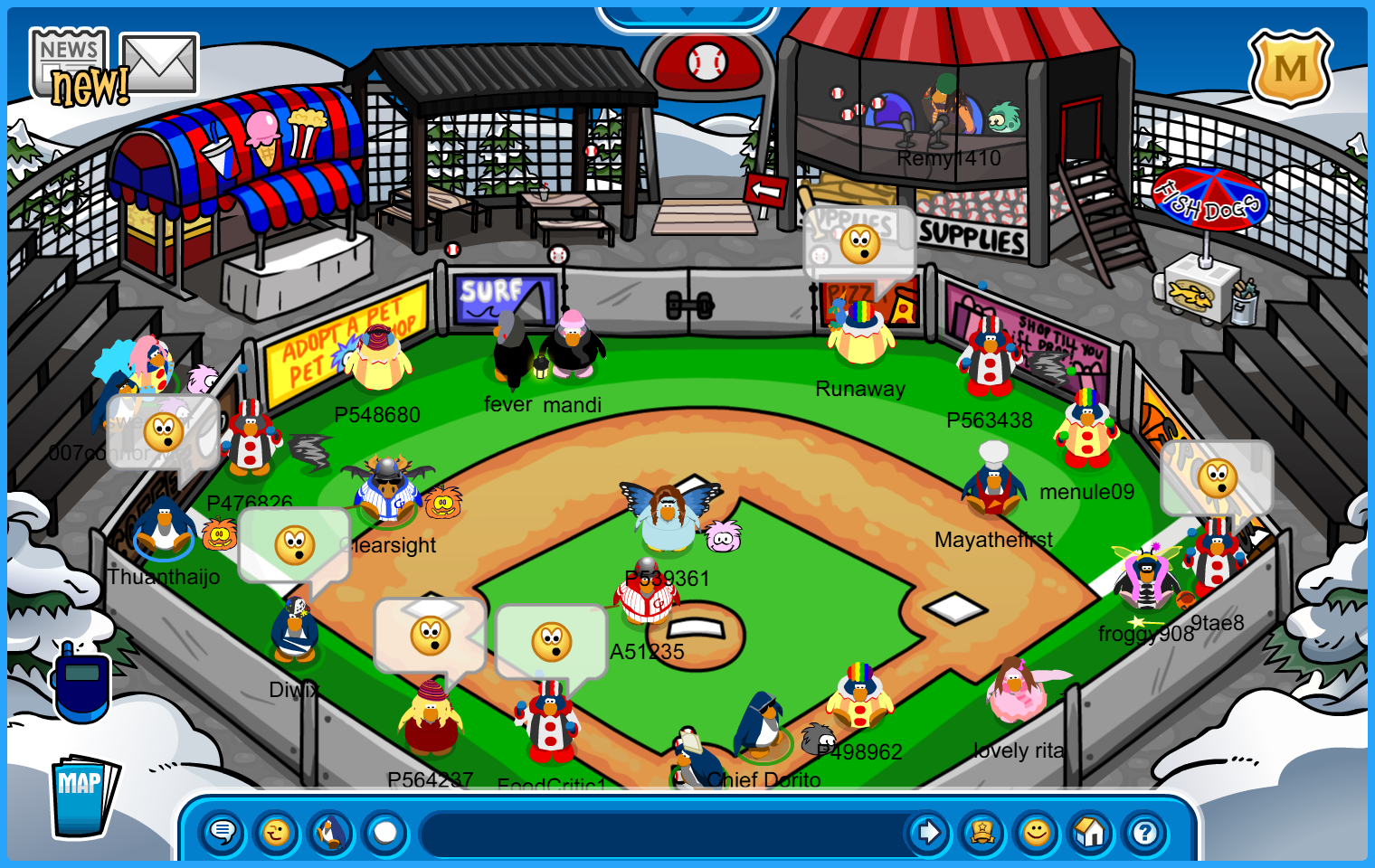
Task: Open the winking face emote menu
Action: tap(277, 832)
